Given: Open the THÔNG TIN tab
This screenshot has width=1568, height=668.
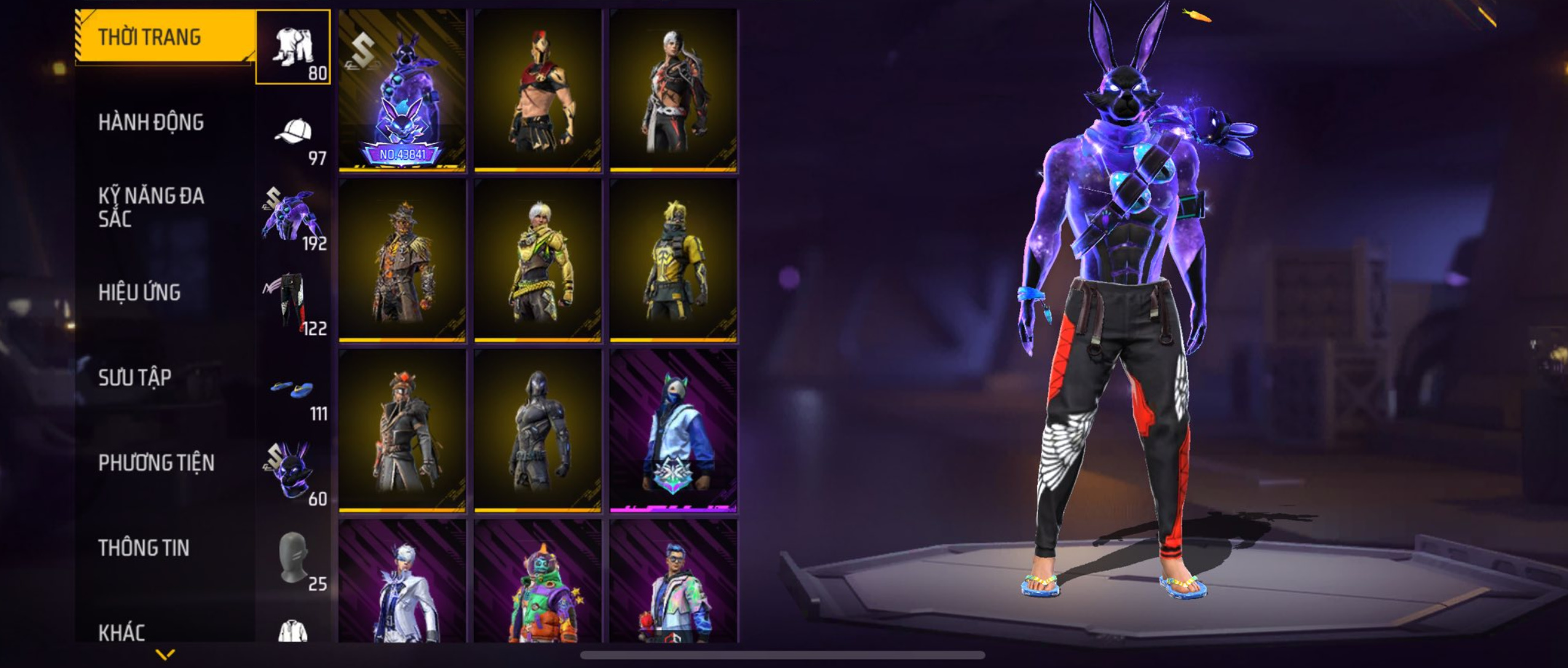Looking at the screenshot, I should pyautogui.click(x=143, y=548).
